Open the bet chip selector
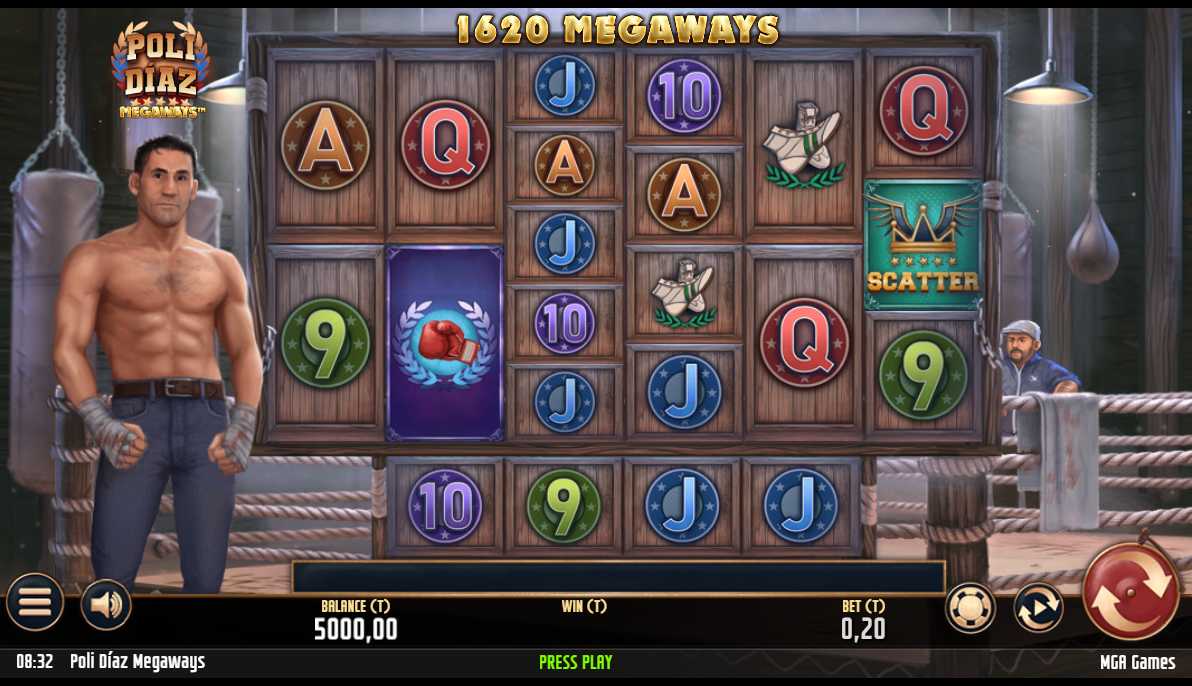 (x=970, y=607)
